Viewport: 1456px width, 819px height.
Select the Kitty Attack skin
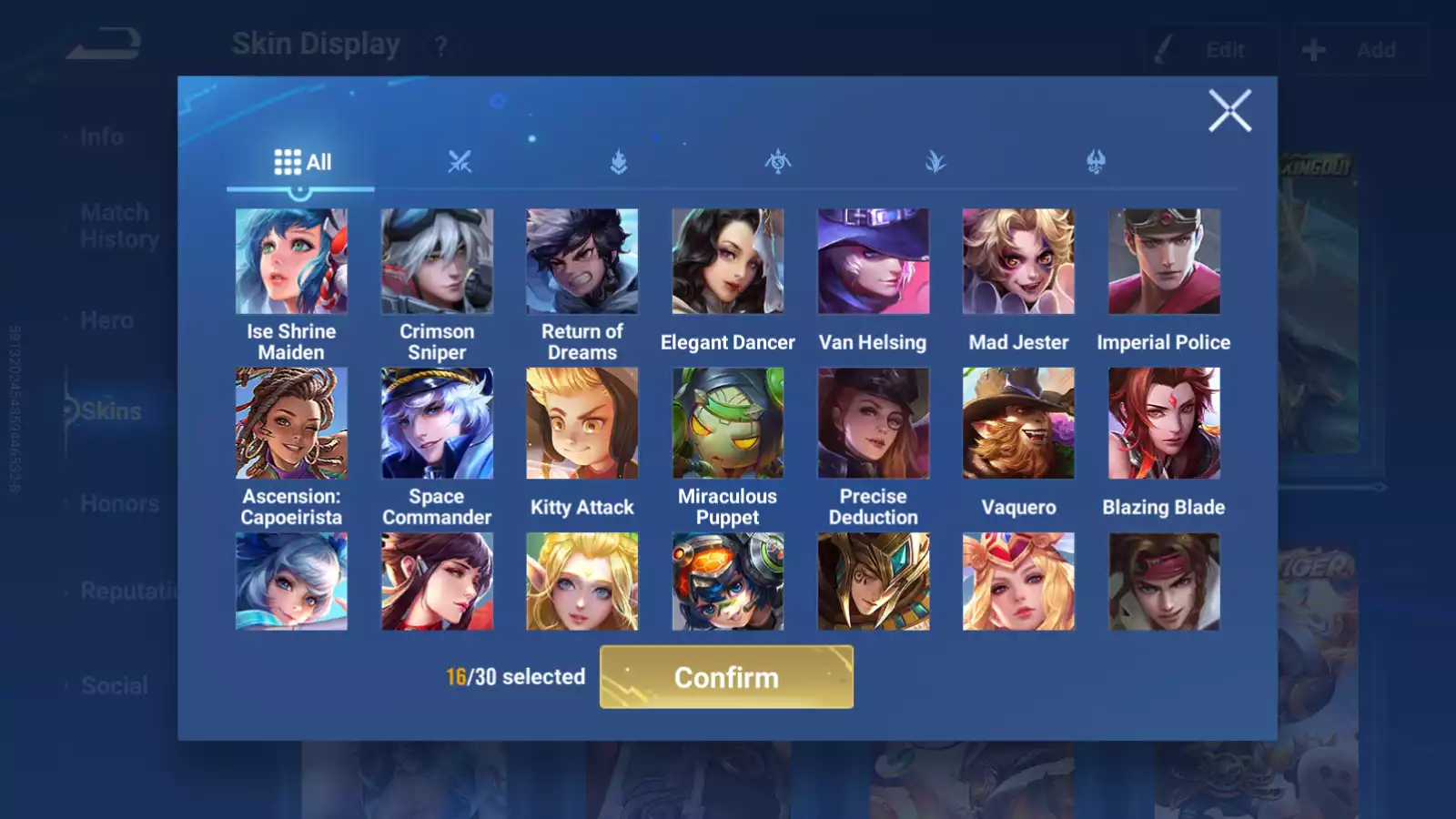tap(582, 424)
